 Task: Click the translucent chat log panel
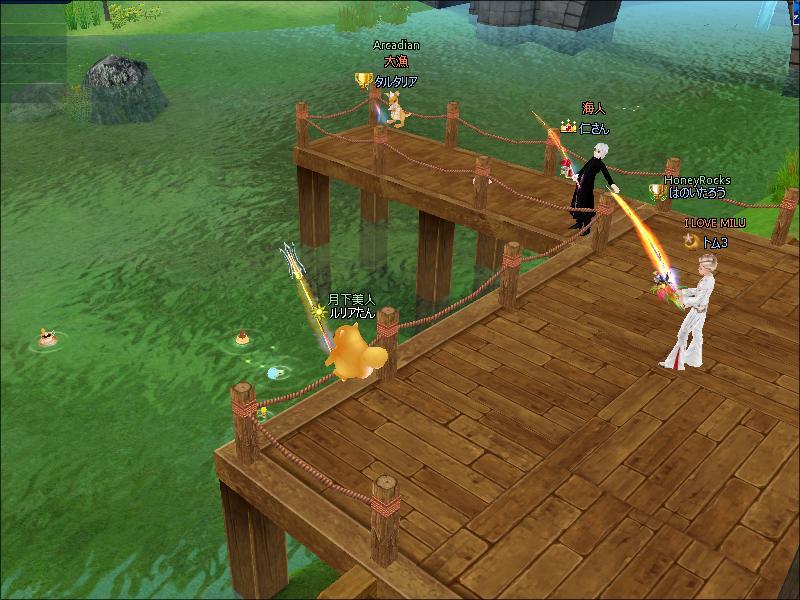(x=32, y=50)
